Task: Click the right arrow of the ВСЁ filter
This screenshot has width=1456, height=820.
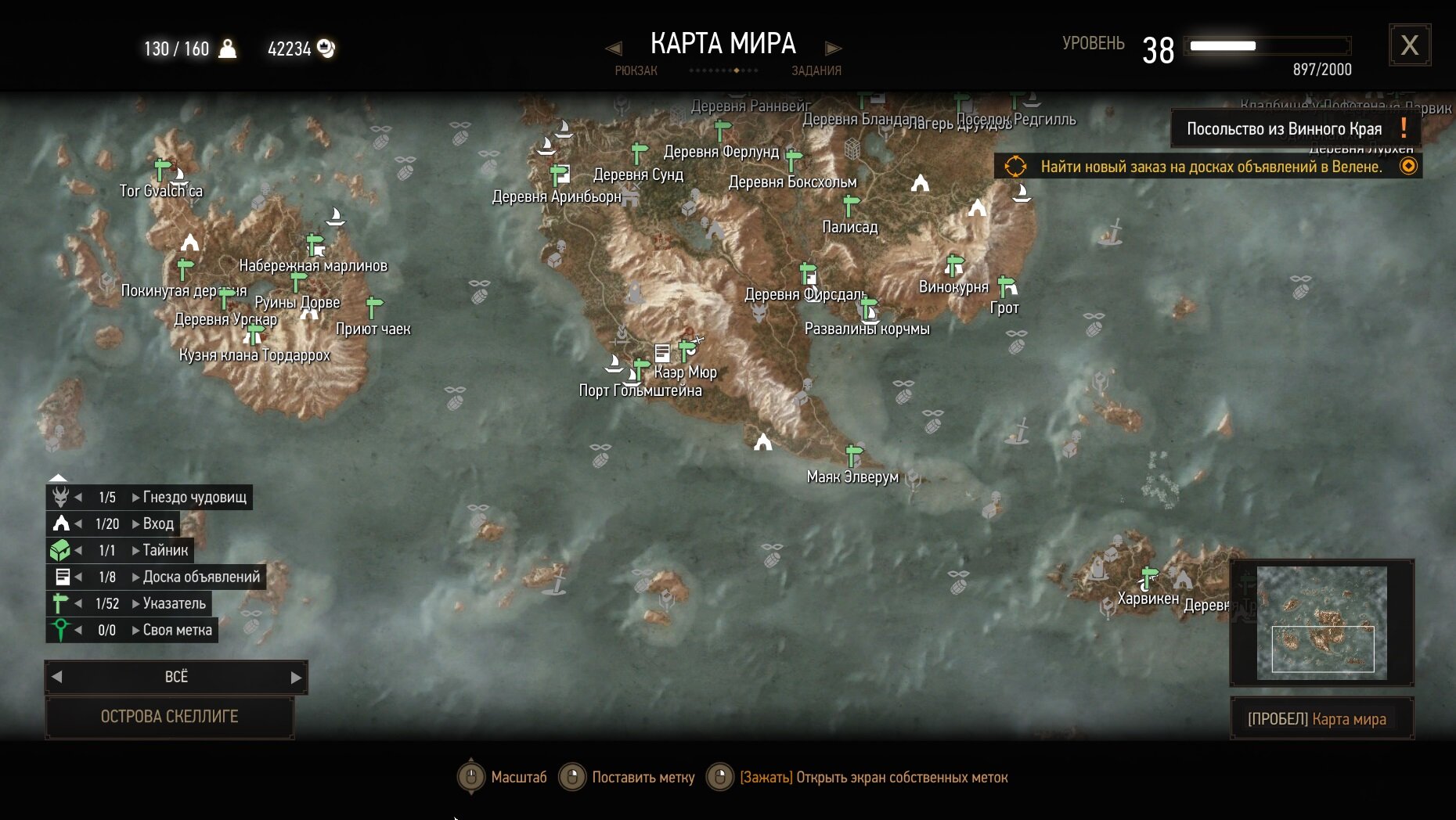Action: [296, 678]
